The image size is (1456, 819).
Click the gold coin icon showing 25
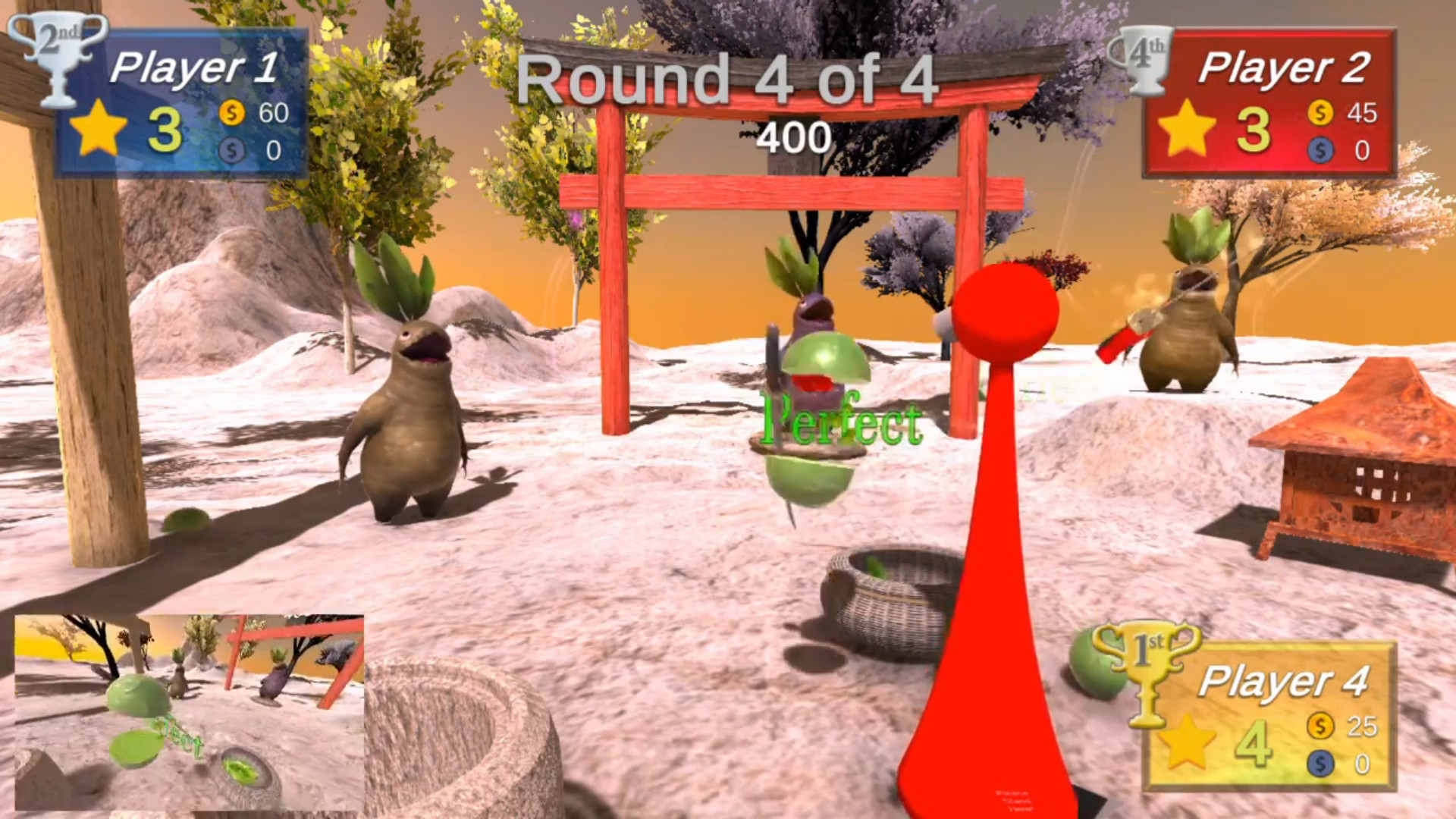coord(1321,726)
